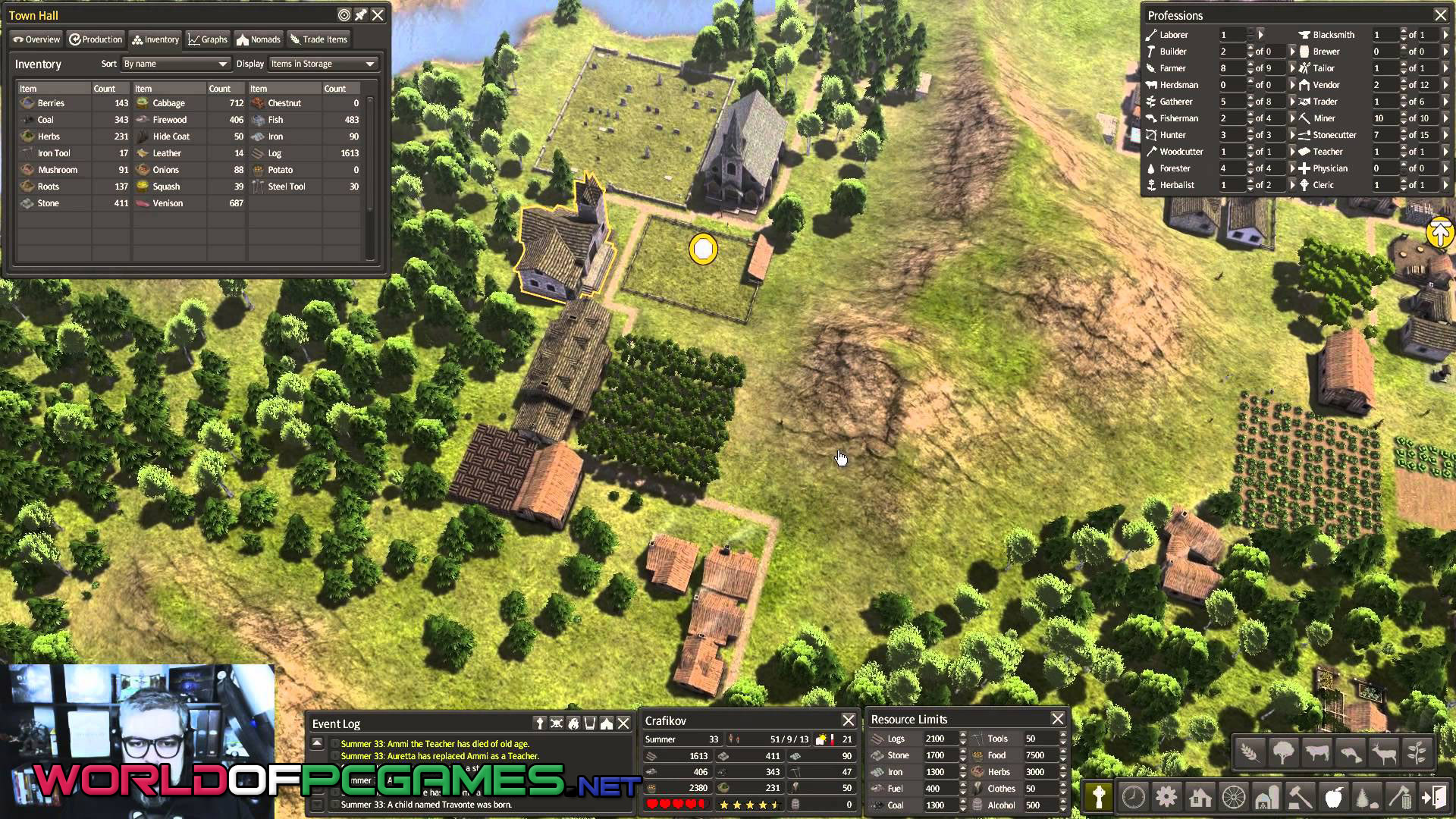Select the Nomads tab
The width and height of the screenshot is (1456, 819).
[259, 39]
